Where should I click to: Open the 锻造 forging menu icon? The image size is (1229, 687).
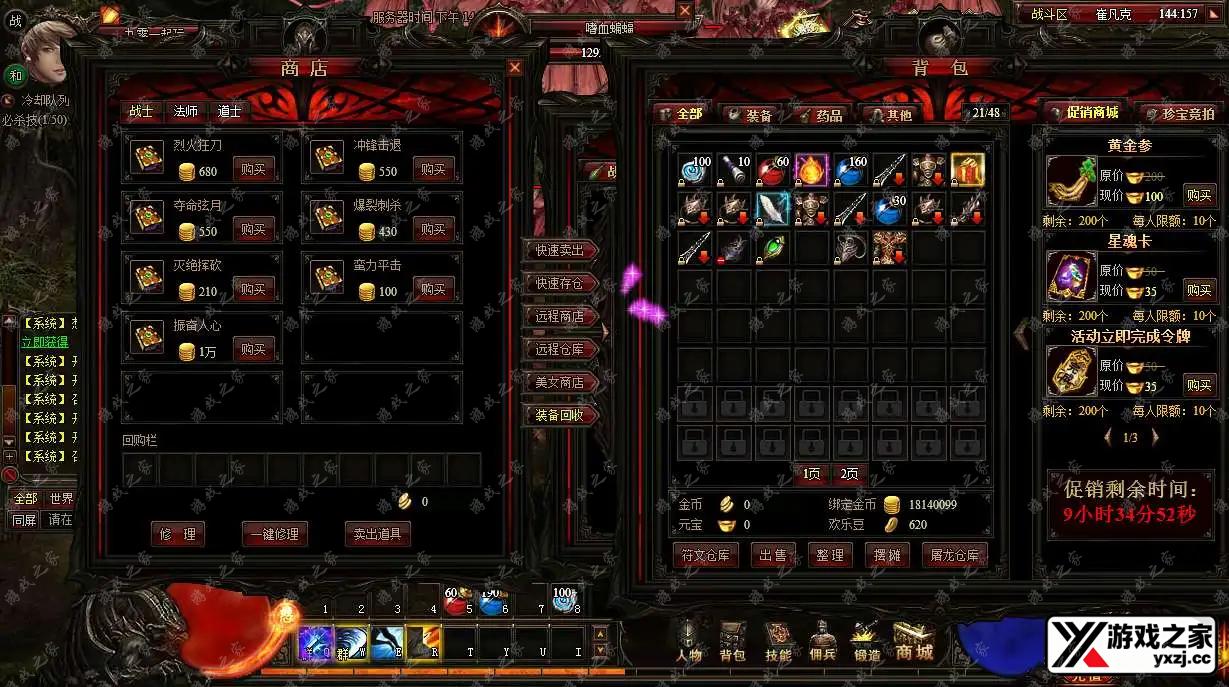[x=867, y=641]
